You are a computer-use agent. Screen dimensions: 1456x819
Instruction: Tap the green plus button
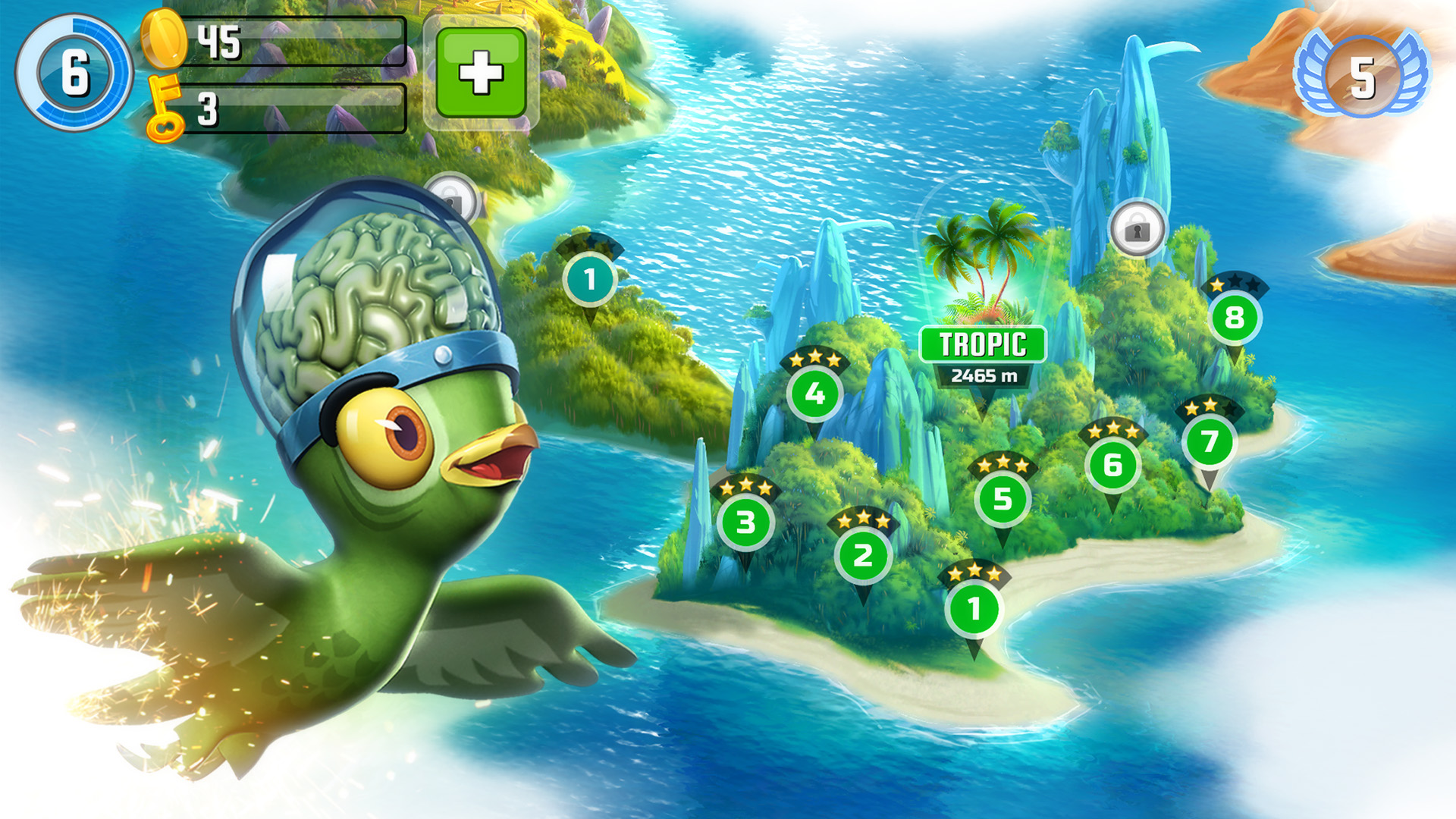coord(481,73)
